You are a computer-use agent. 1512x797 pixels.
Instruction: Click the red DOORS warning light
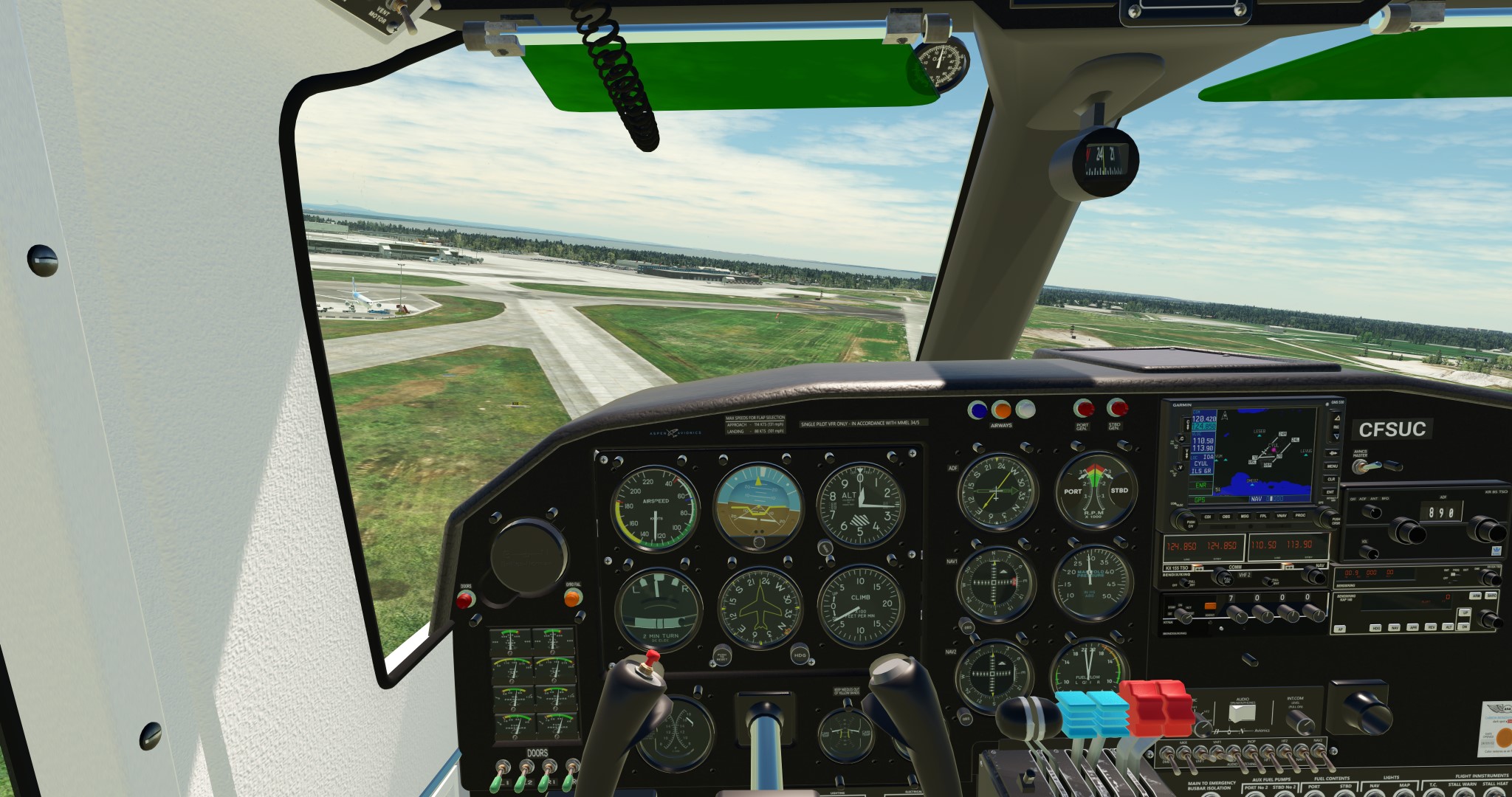(x=465, y=600)
